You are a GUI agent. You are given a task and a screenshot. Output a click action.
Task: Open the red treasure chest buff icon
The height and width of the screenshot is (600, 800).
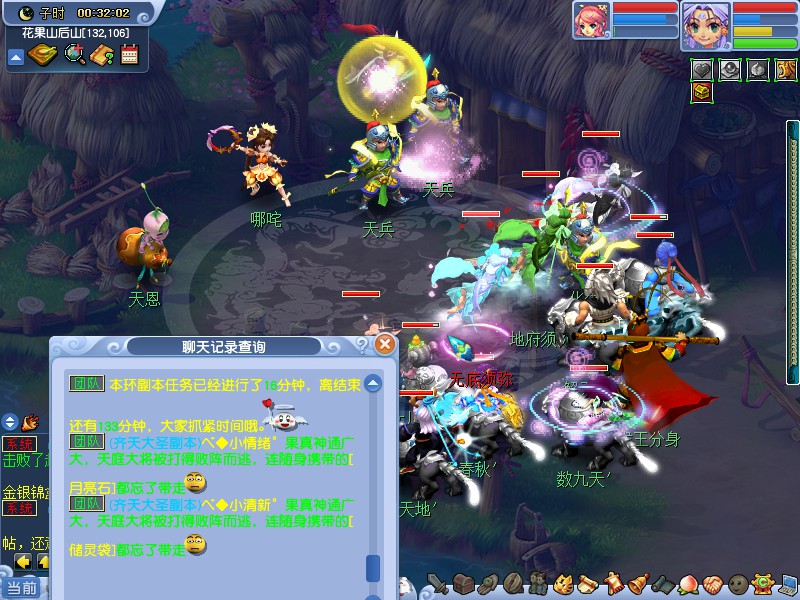[x=702, y=92]
